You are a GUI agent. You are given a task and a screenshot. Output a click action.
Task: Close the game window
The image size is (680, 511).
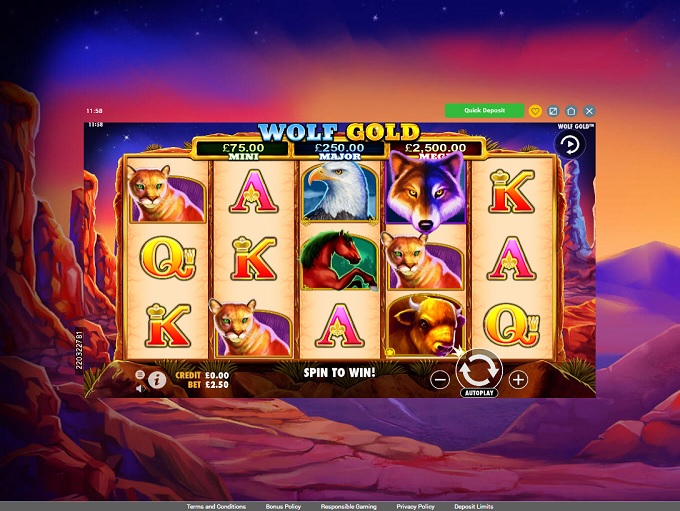(x=589, y=111)
